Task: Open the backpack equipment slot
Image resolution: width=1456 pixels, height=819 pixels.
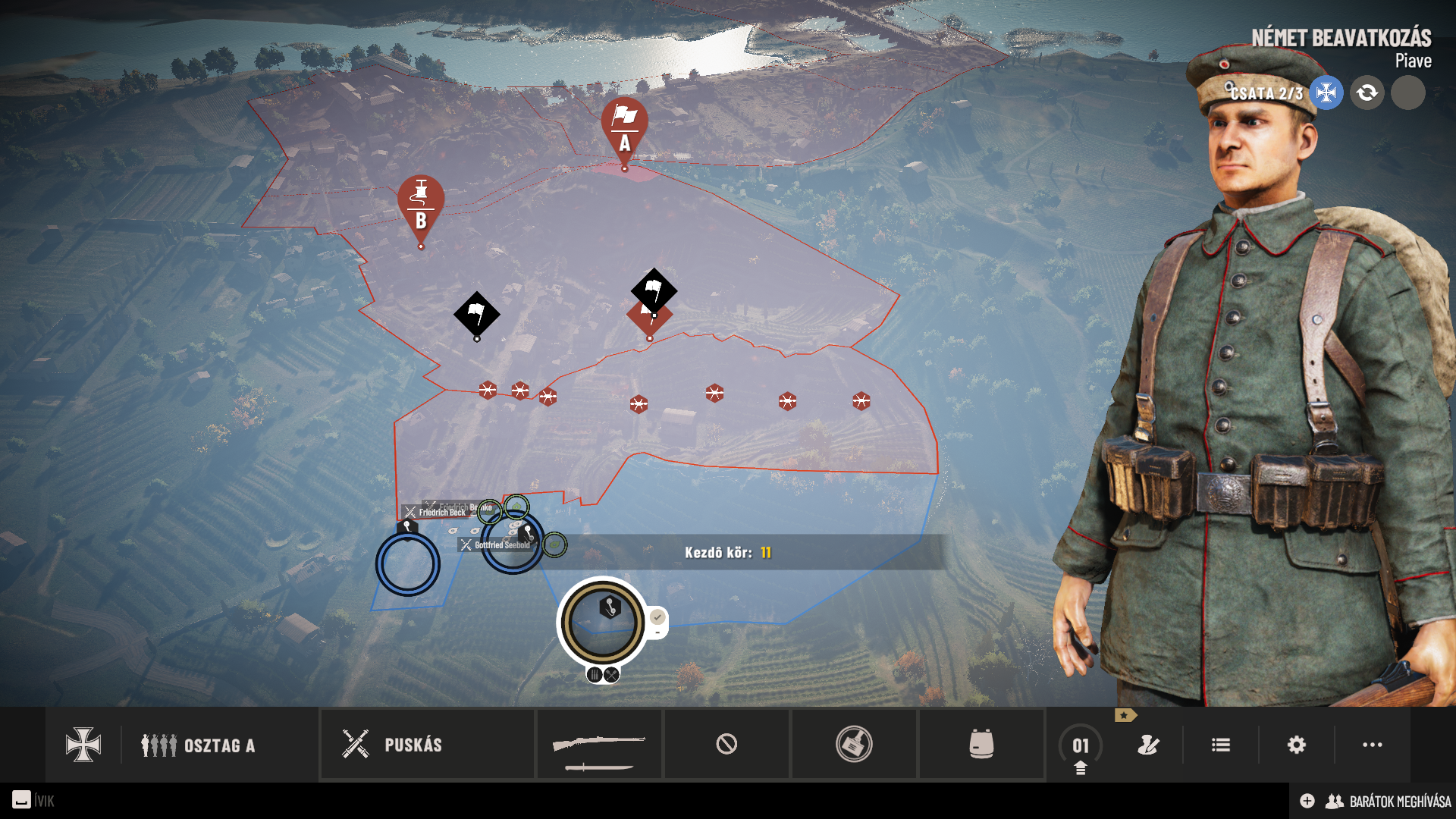Action: (x=981, y=745)
